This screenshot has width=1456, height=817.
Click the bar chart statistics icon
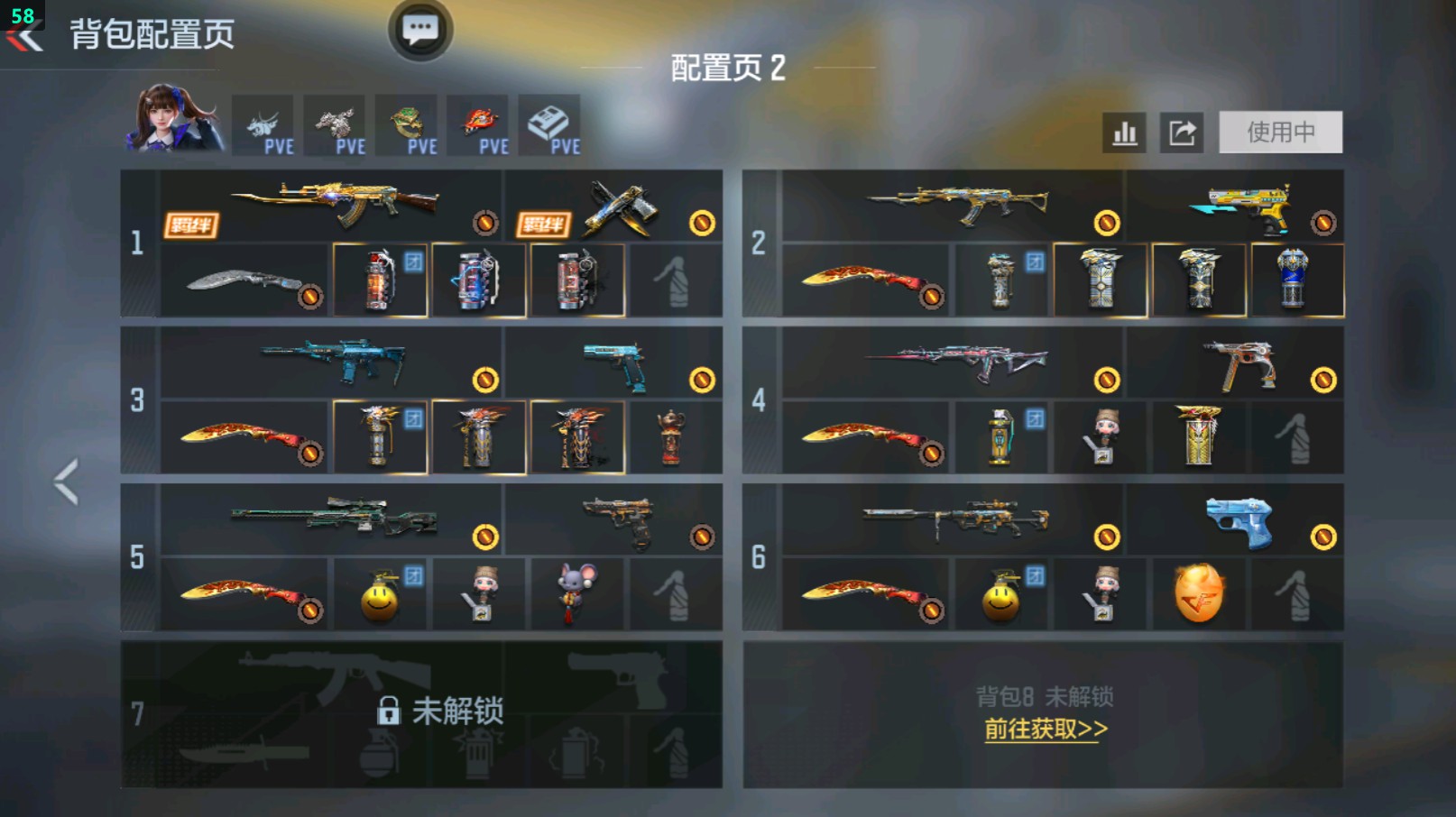point(1124,132)
